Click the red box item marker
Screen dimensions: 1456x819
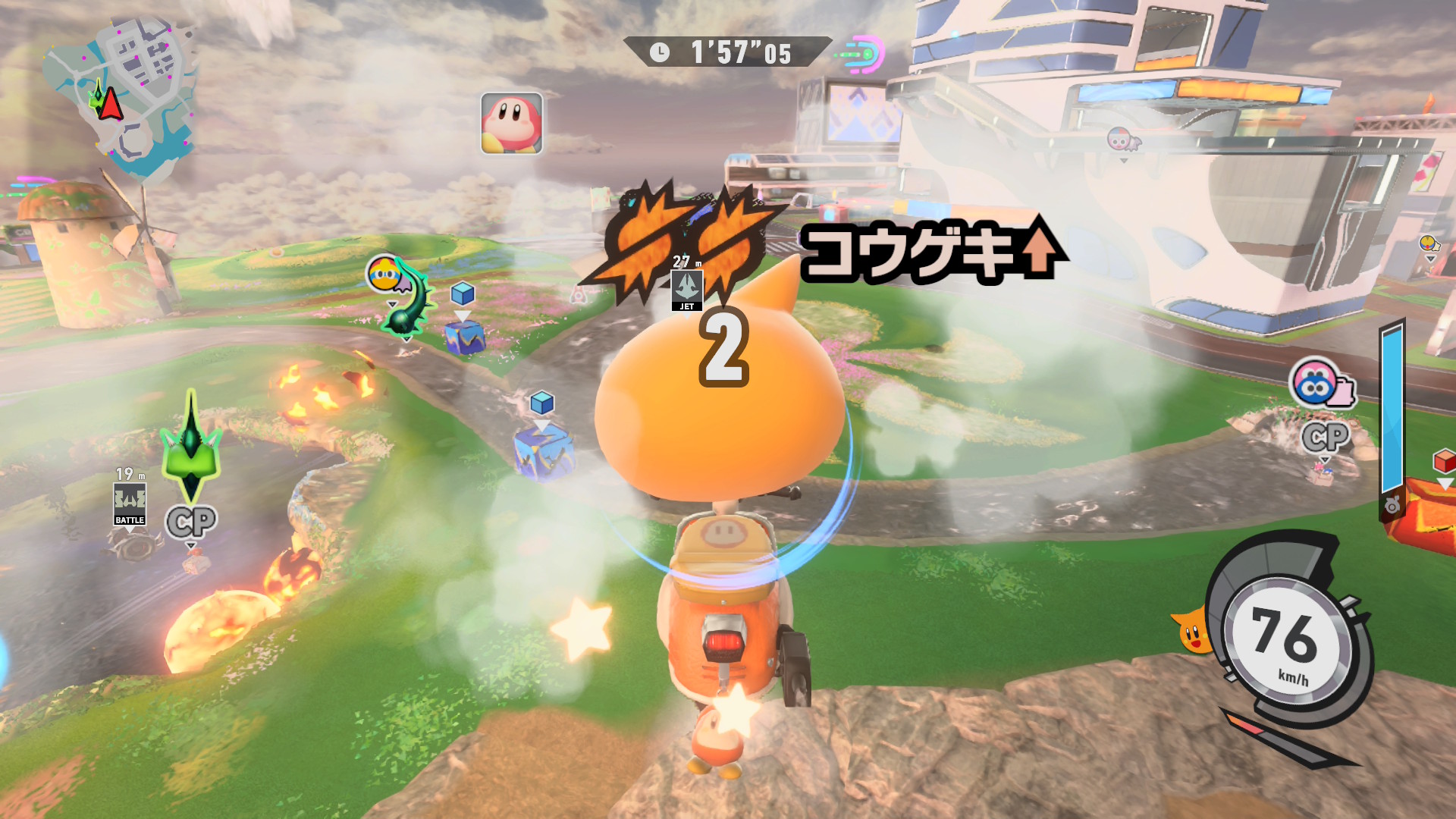pyautogui.click(x=1444, y=460)
